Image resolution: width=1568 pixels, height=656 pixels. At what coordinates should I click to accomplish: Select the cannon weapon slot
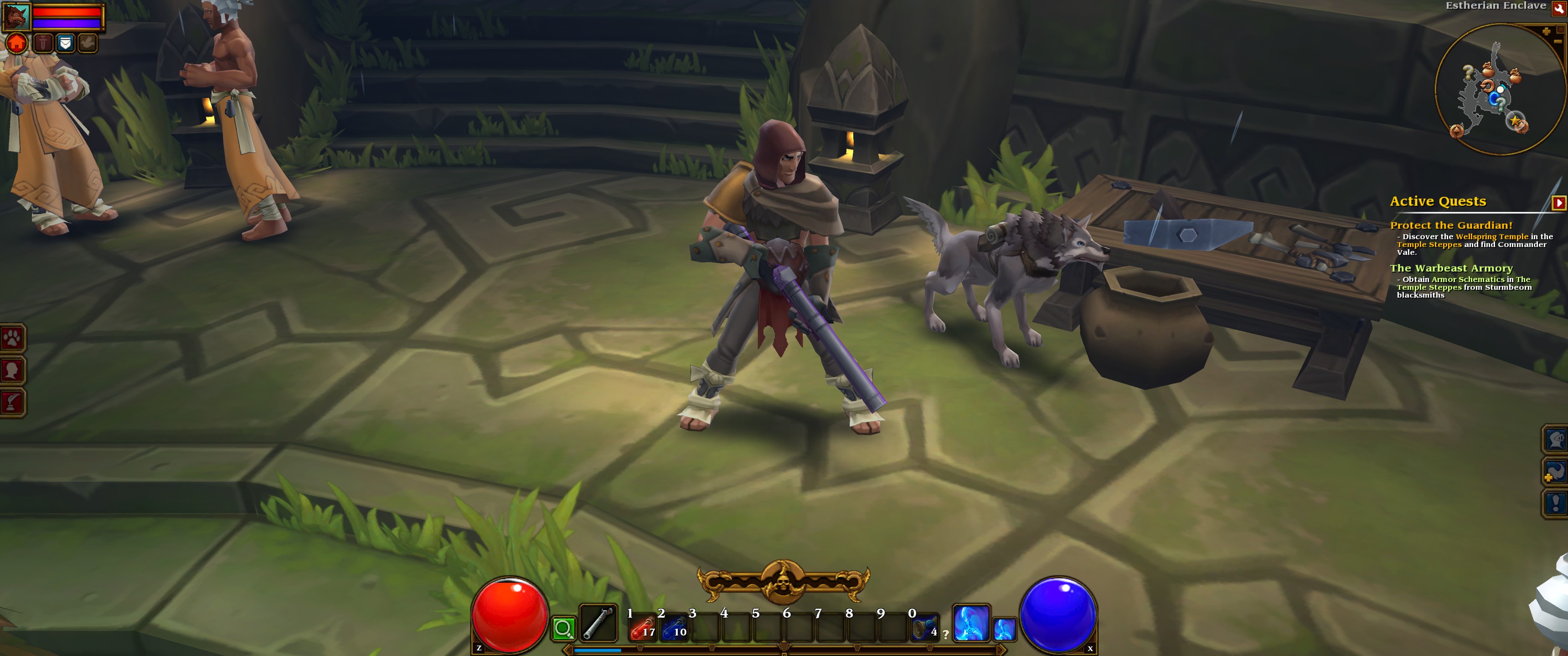coord(598,624)
